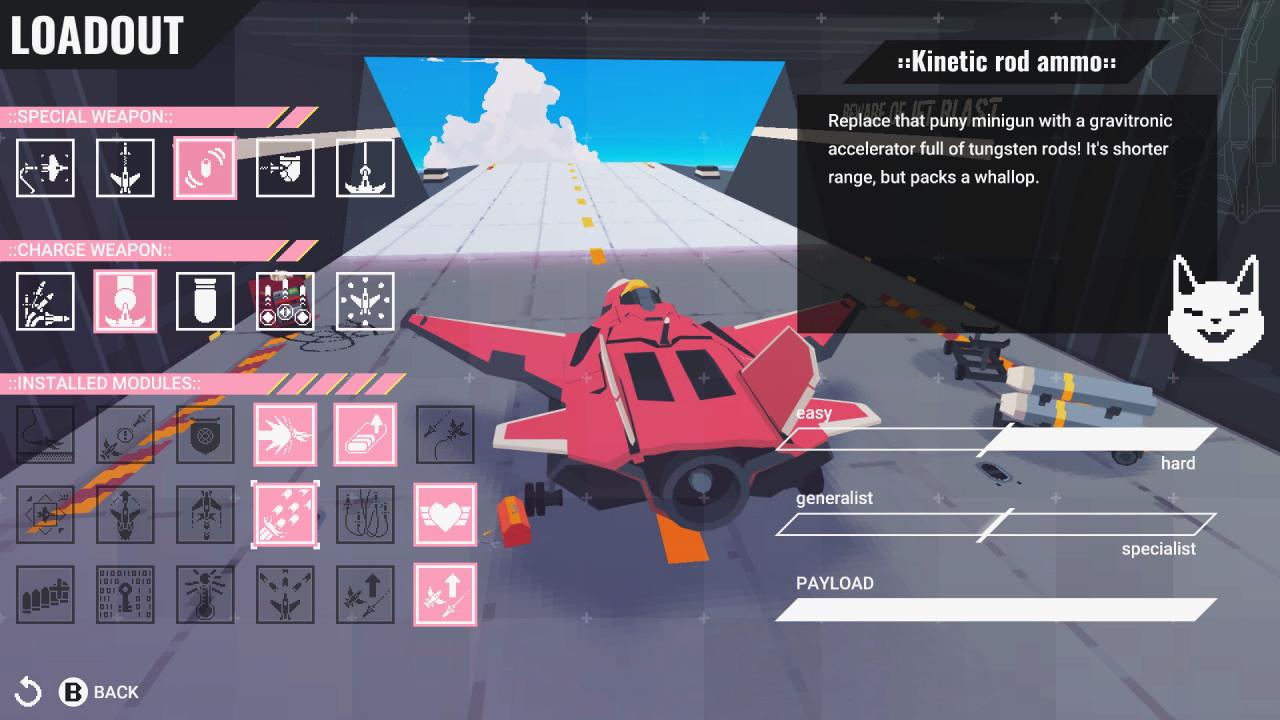Select the bomb charge weapon icon
Screen dimensions: 1280x720
coord(205,301)
